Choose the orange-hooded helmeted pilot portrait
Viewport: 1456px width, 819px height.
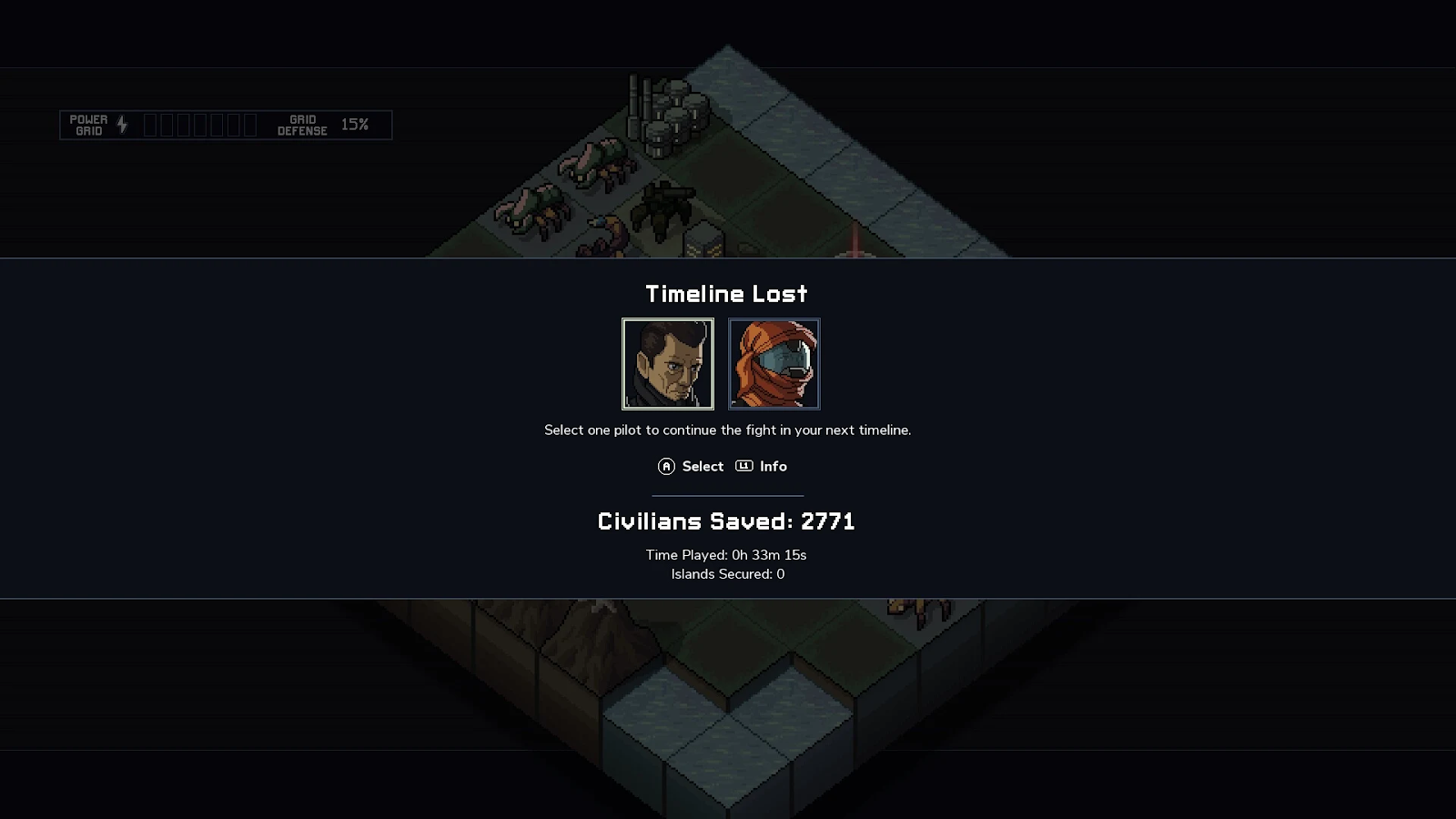[773, 364]
